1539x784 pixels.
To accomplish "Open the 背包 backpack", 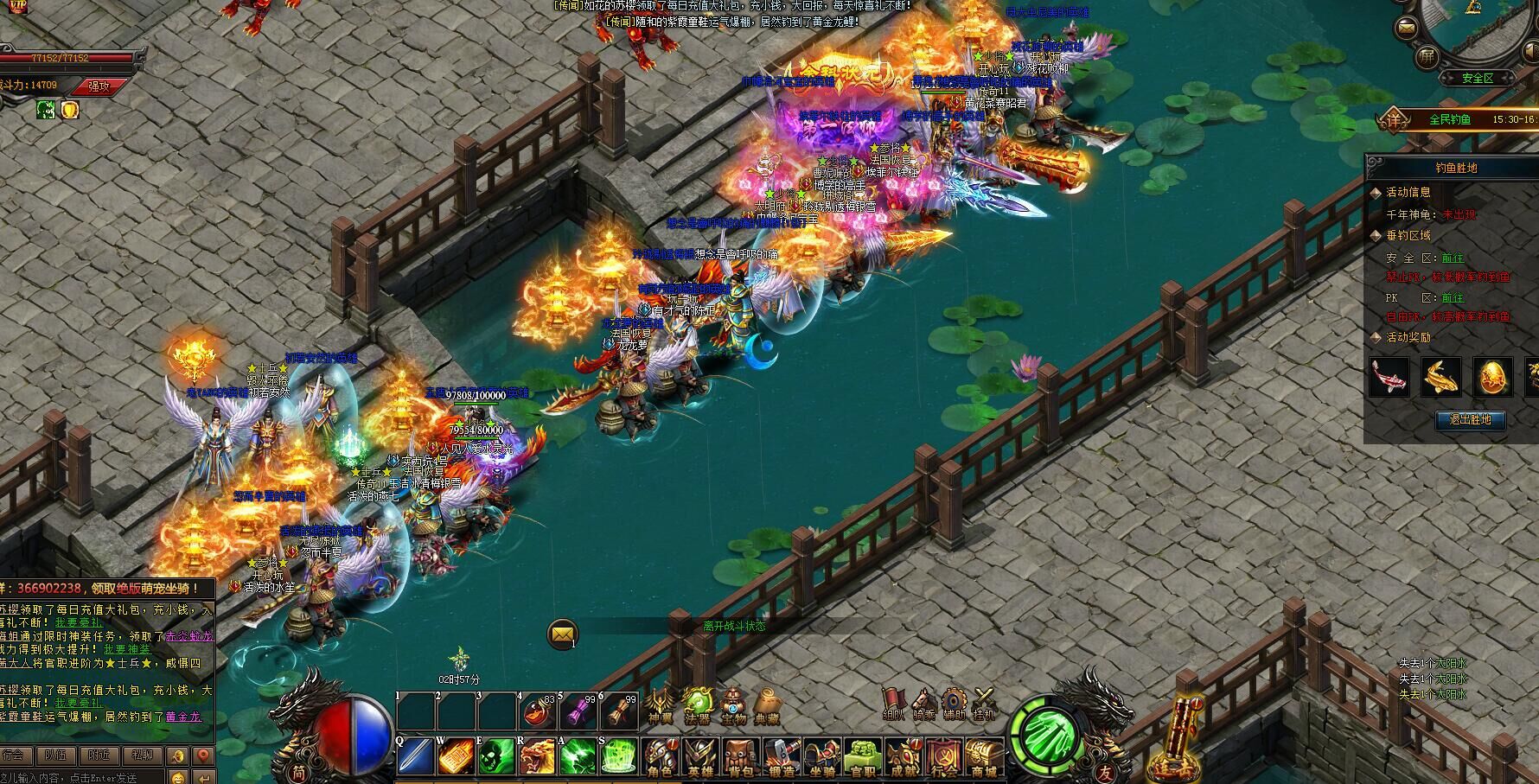I will [x=742, y=758].
